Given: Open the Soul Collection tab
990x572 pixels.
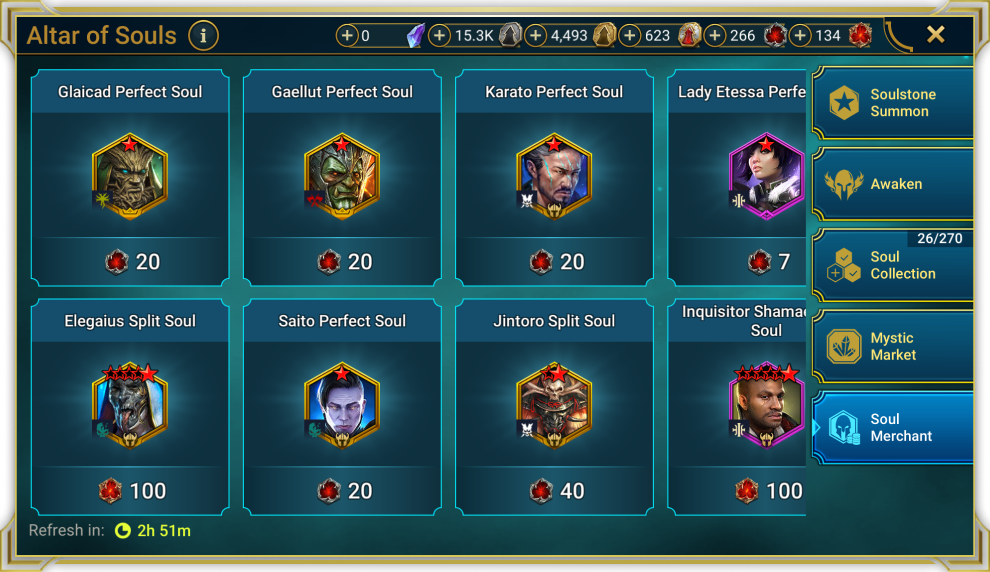Looking at the screenshot, I should pyautogui.click(x=893, y=265).
